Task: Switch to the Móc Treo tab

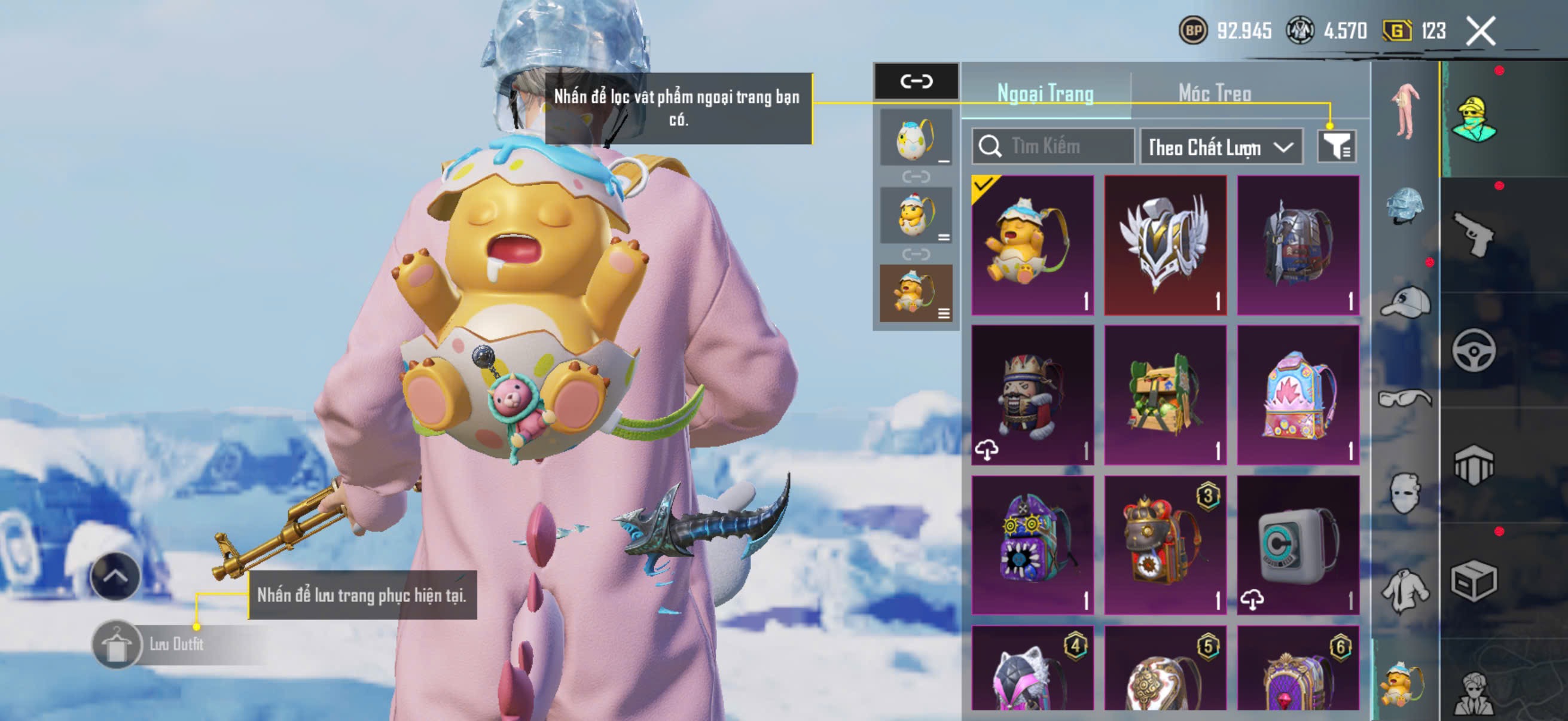Action: pyautogui.click(x=1215, y=93)
